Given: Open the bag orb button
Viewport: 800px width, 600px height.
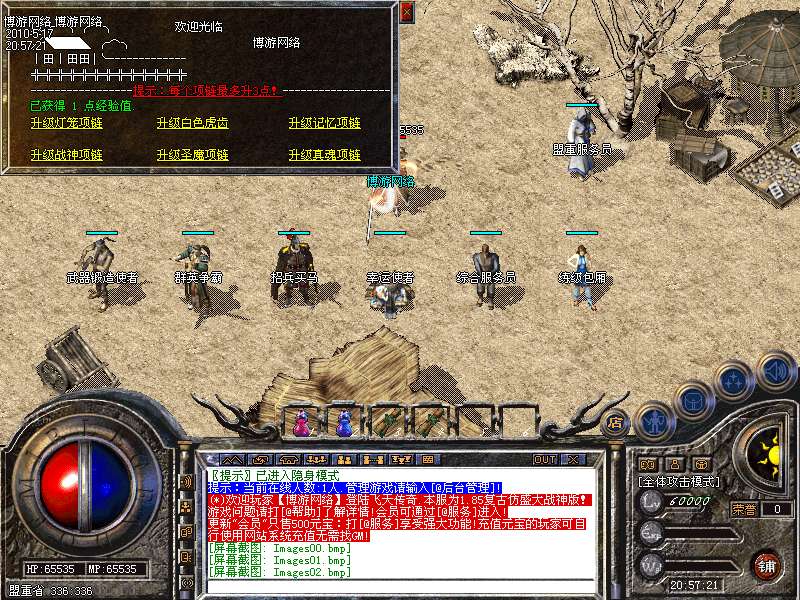Looking at the screenshot, I should pyautogui.click(x=692, y=400).
